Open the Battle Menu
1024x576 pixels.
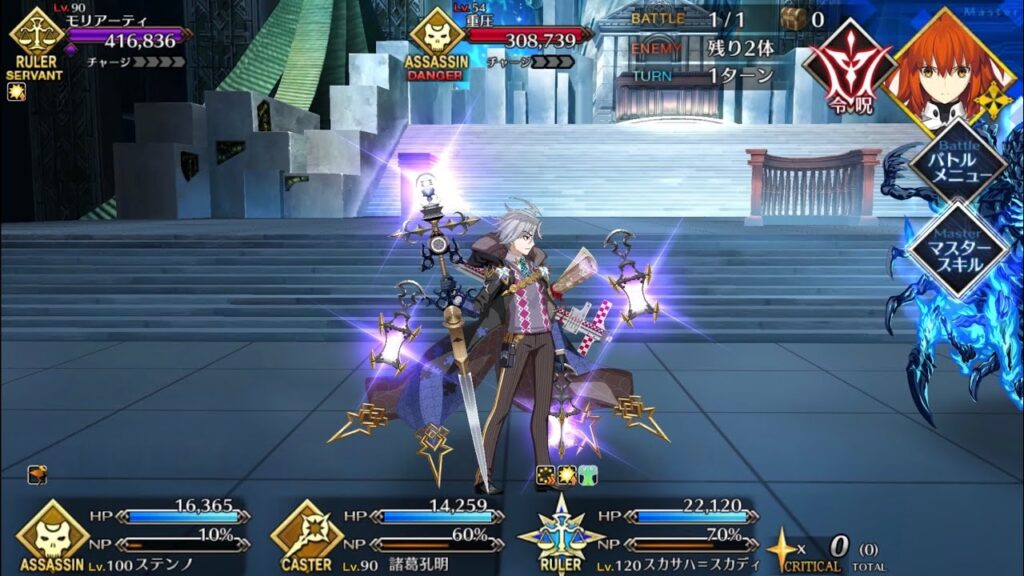[x=957, y=160]
